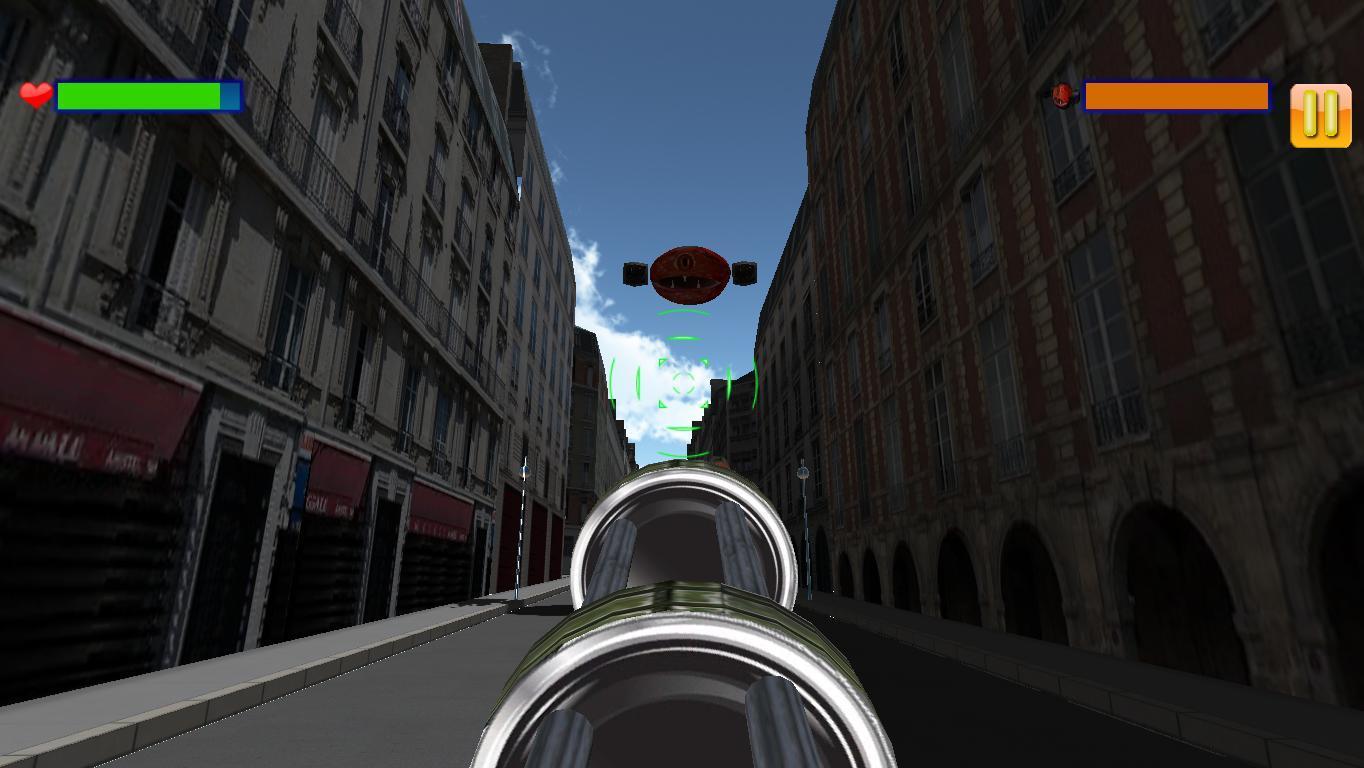Tap the right speaker pod on the enemy
Viewport: 1364px width, 768px height.
[743, 271]
